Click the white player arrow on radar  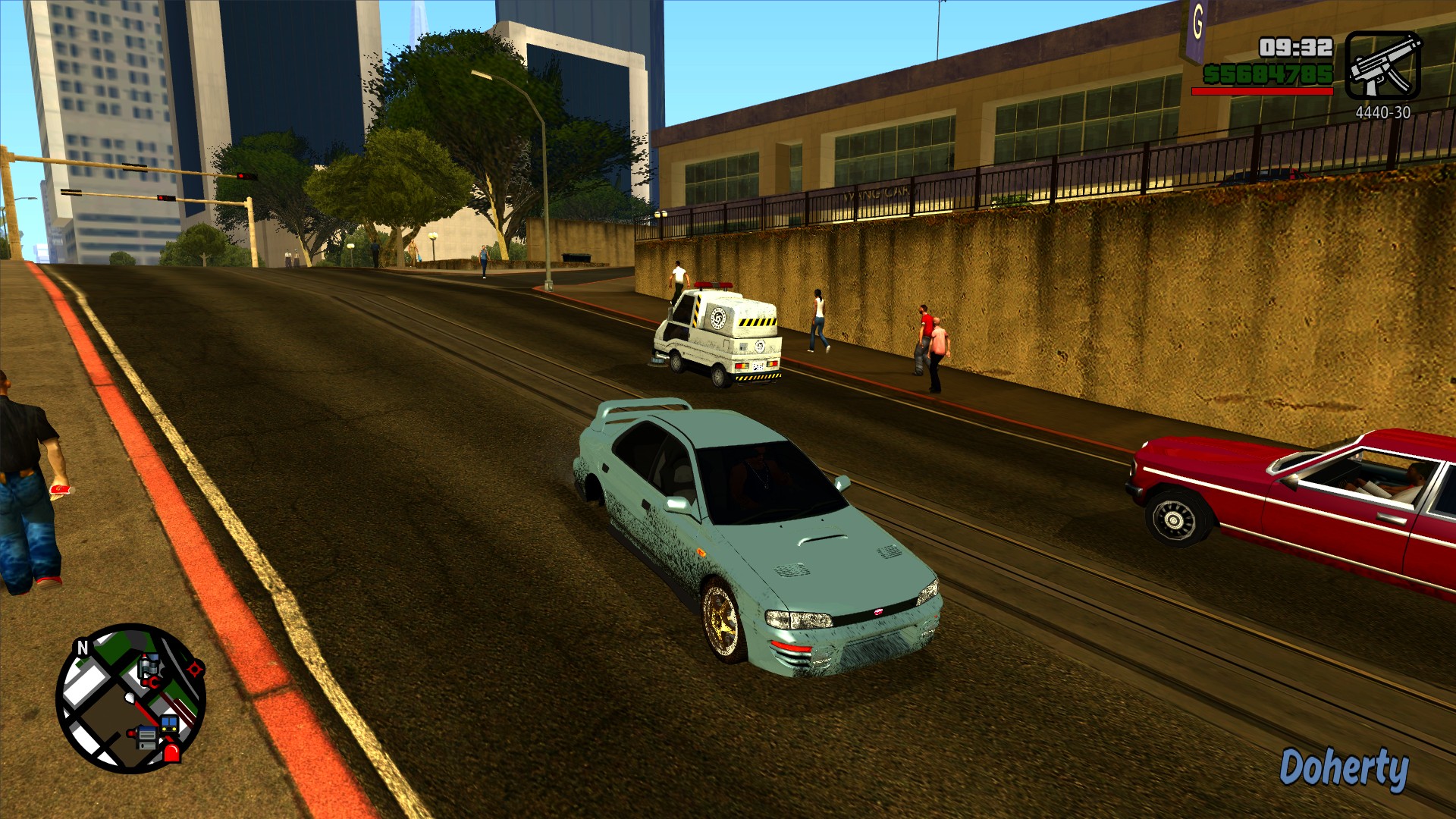[130, 697]
